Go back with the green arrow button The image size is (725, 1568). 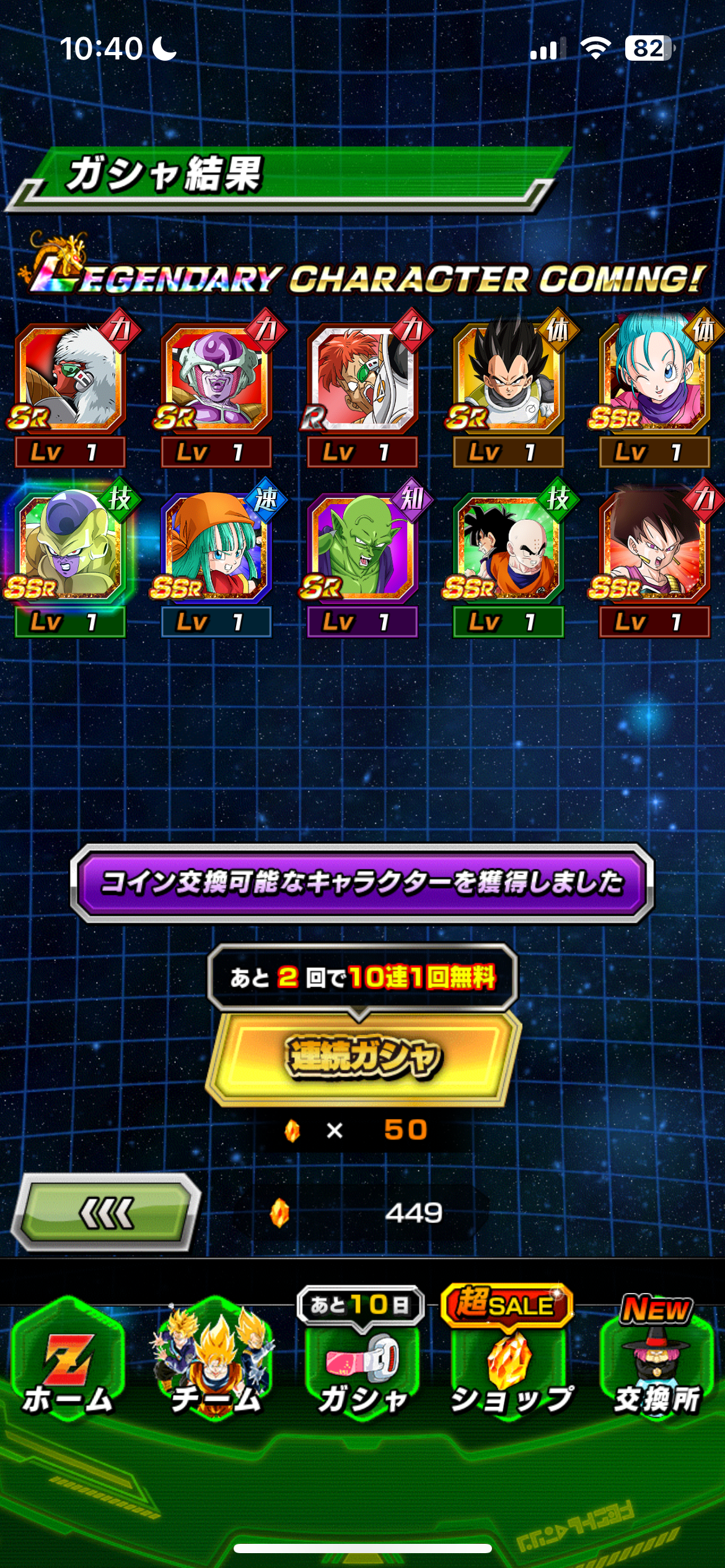click(107, 1213)
